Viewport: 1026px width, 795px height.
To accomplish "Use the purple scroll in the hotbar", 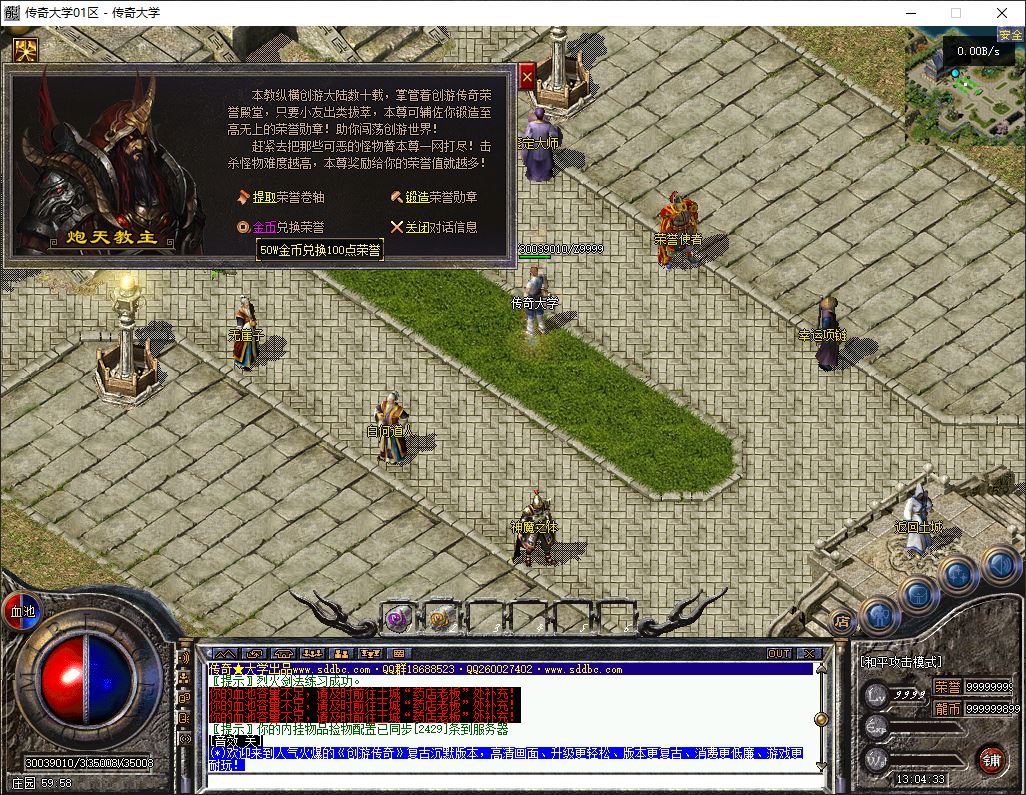I will click(398, 618).
